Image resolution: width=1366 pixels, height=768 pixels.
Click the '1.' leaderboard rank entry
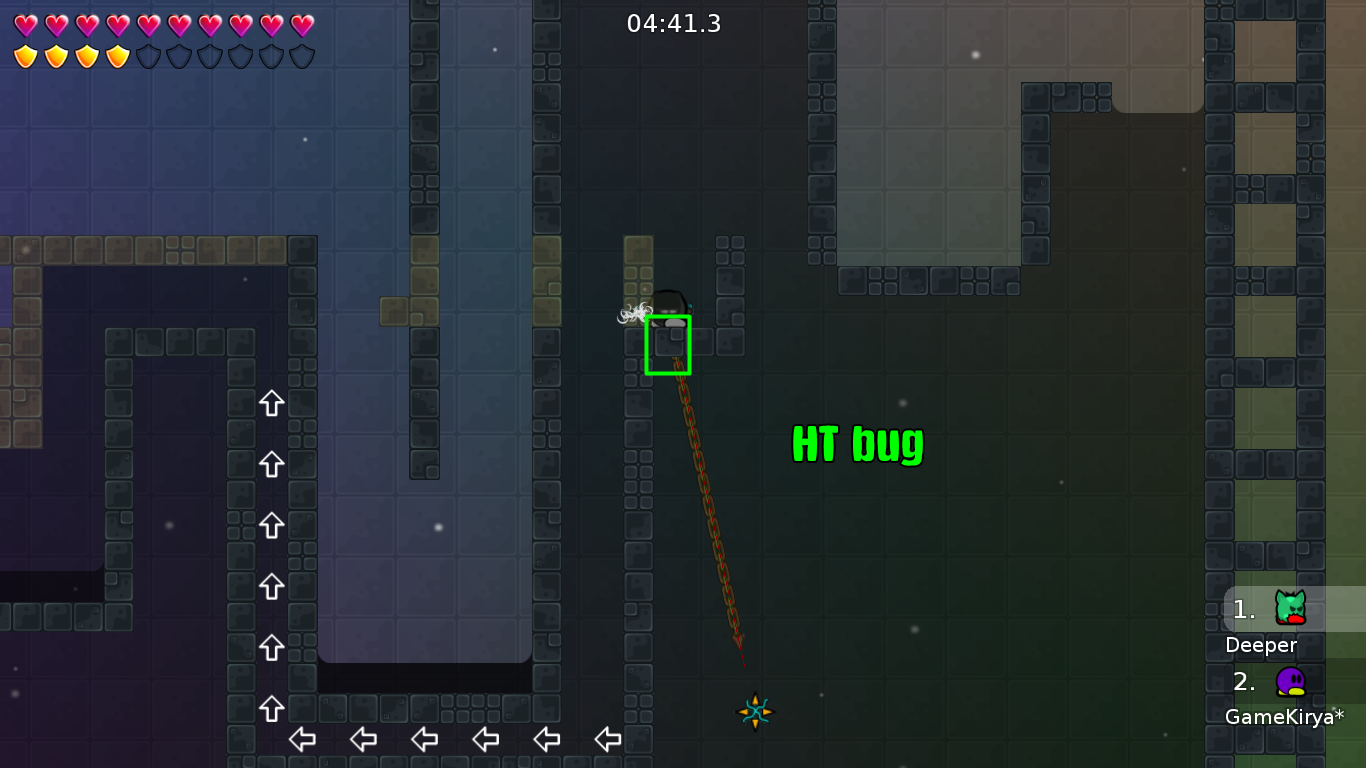(x=1243, y=608)
